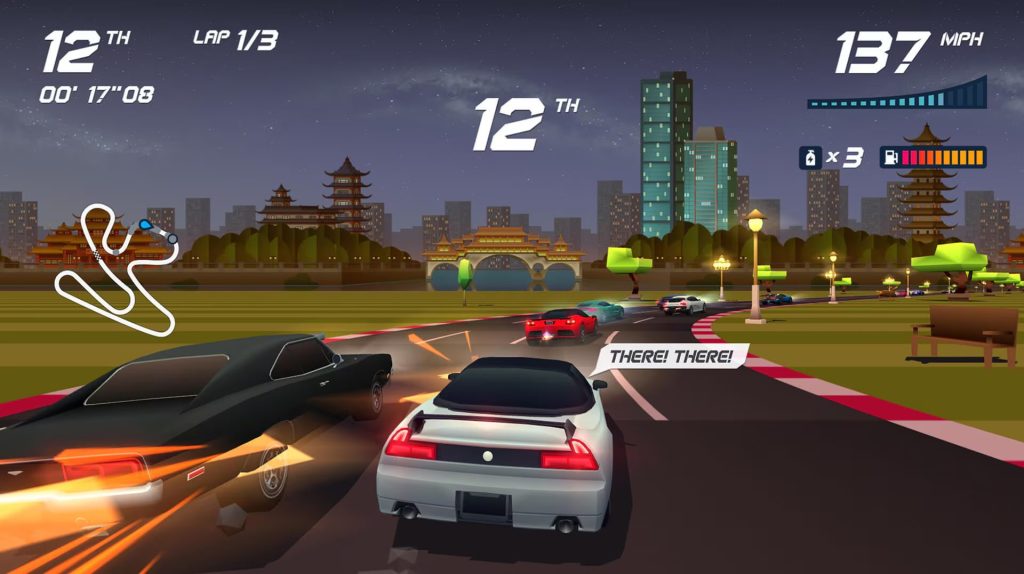Activate the nitro bottle icon
The width and height of the screenshot is (1024, 574).
click(x=809, y=158)
